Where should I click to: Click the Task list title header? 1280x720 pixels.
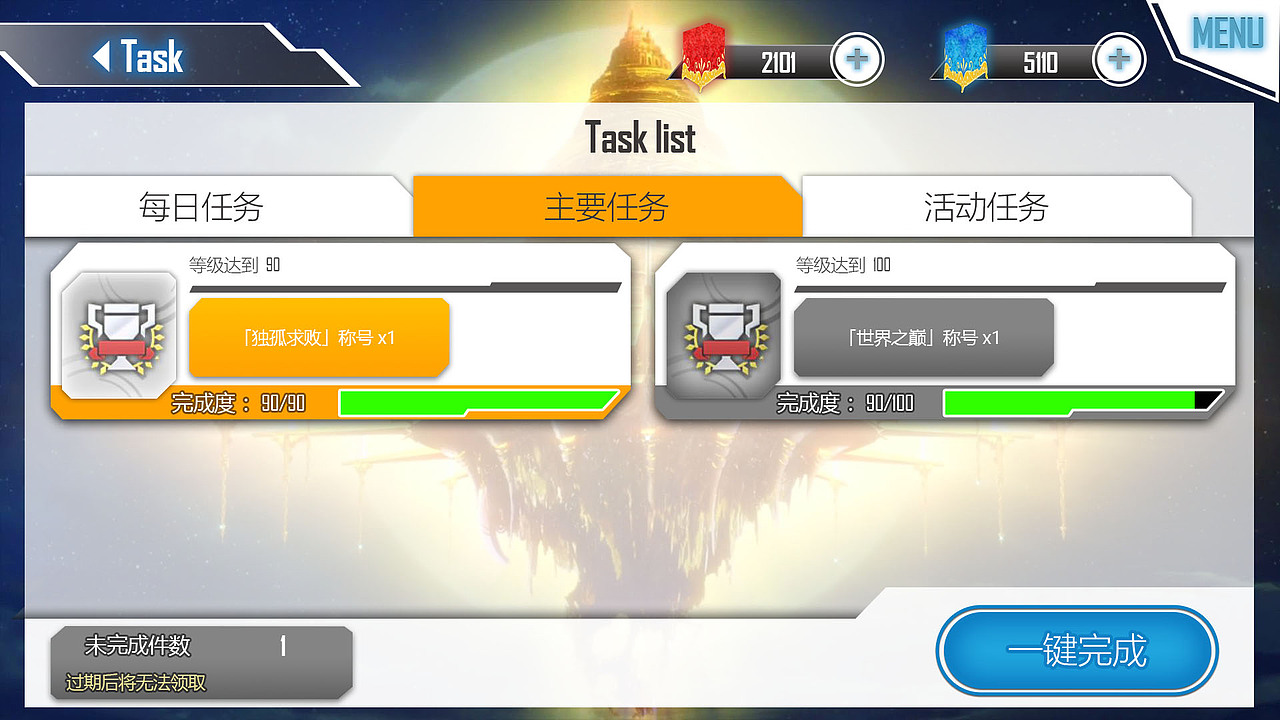tap(640, 137)
